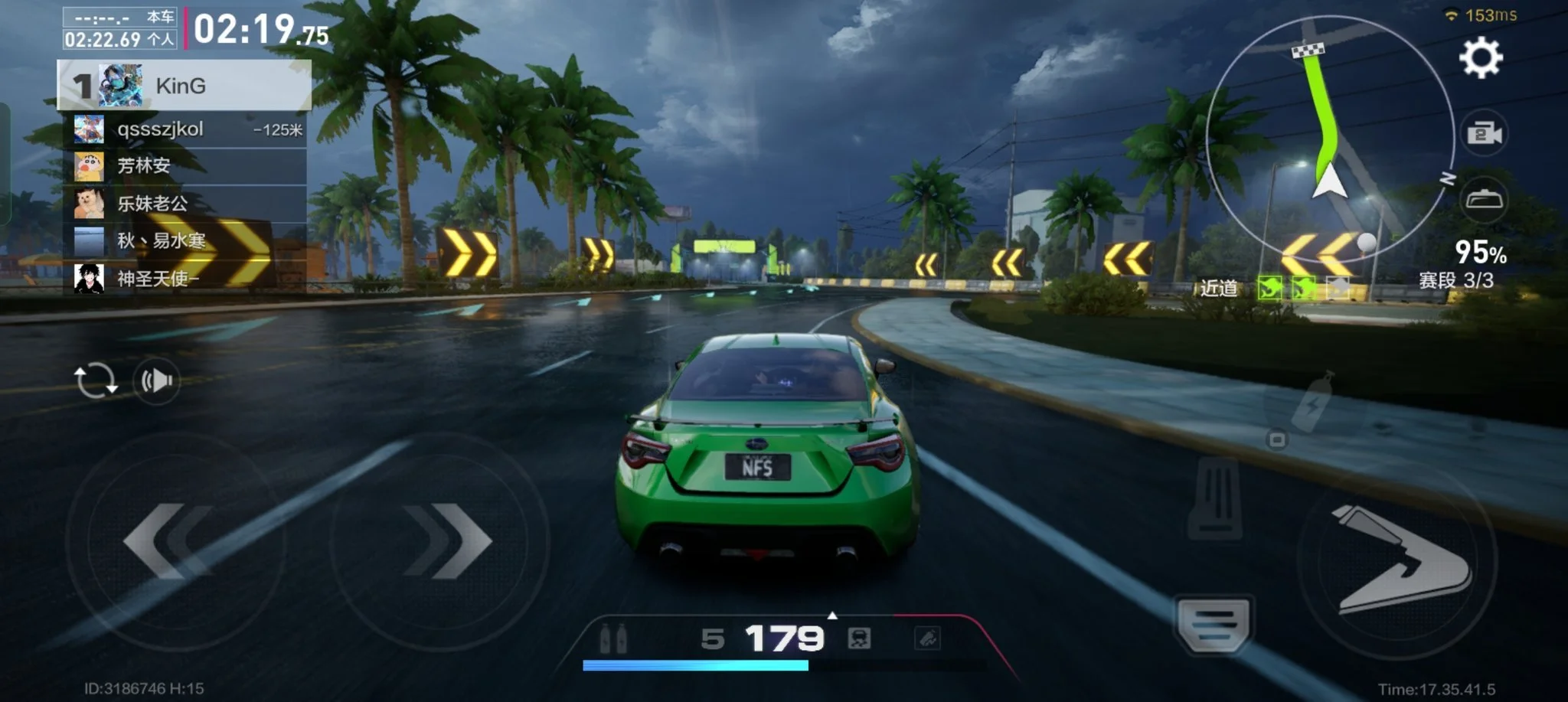Screen dimensions: 1568x702
Task: Select KinG in the ranking list
Action: click(184, 86)
